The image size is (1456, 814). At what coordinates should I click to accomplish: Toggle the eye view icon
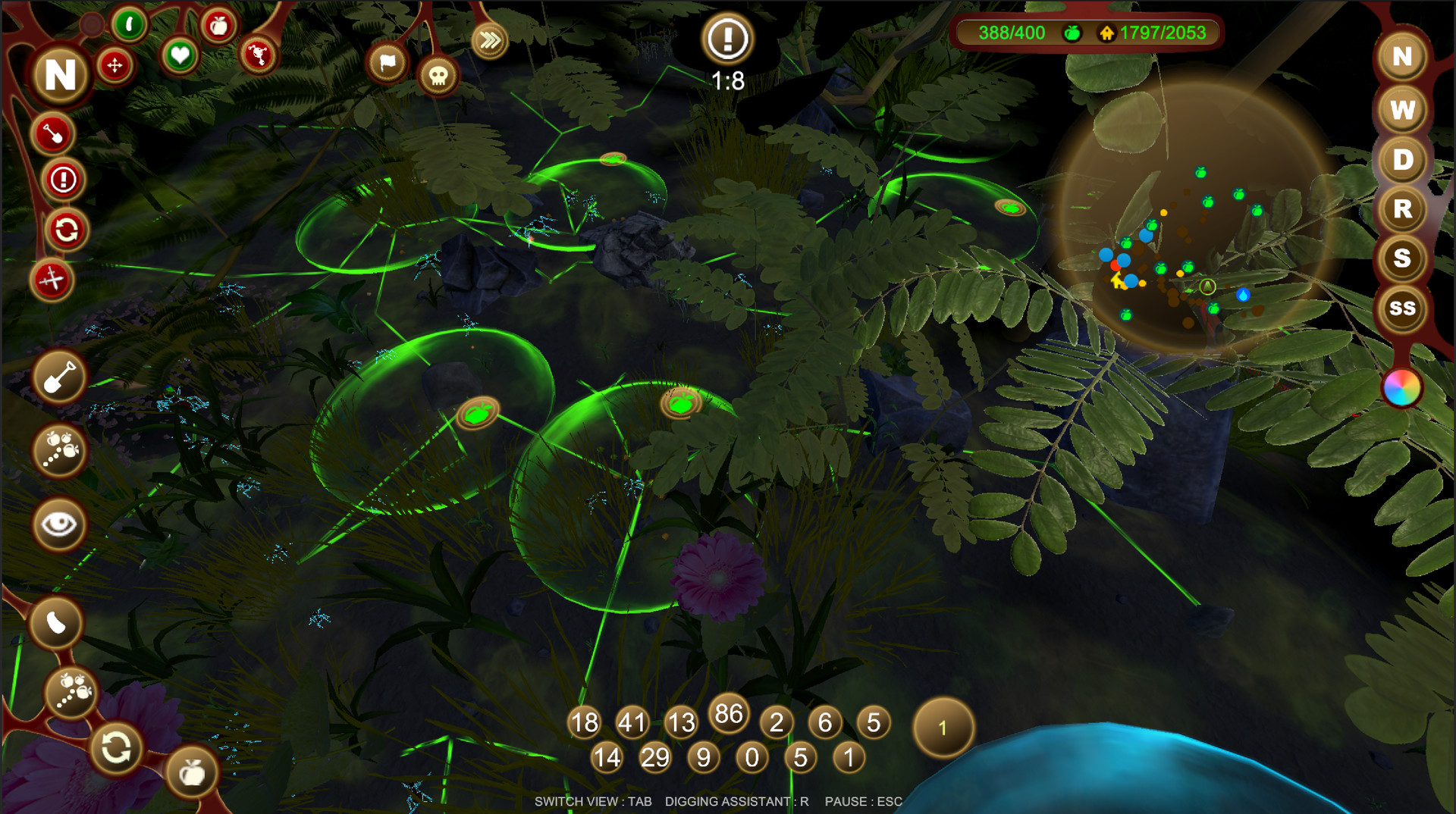point(59,524)
